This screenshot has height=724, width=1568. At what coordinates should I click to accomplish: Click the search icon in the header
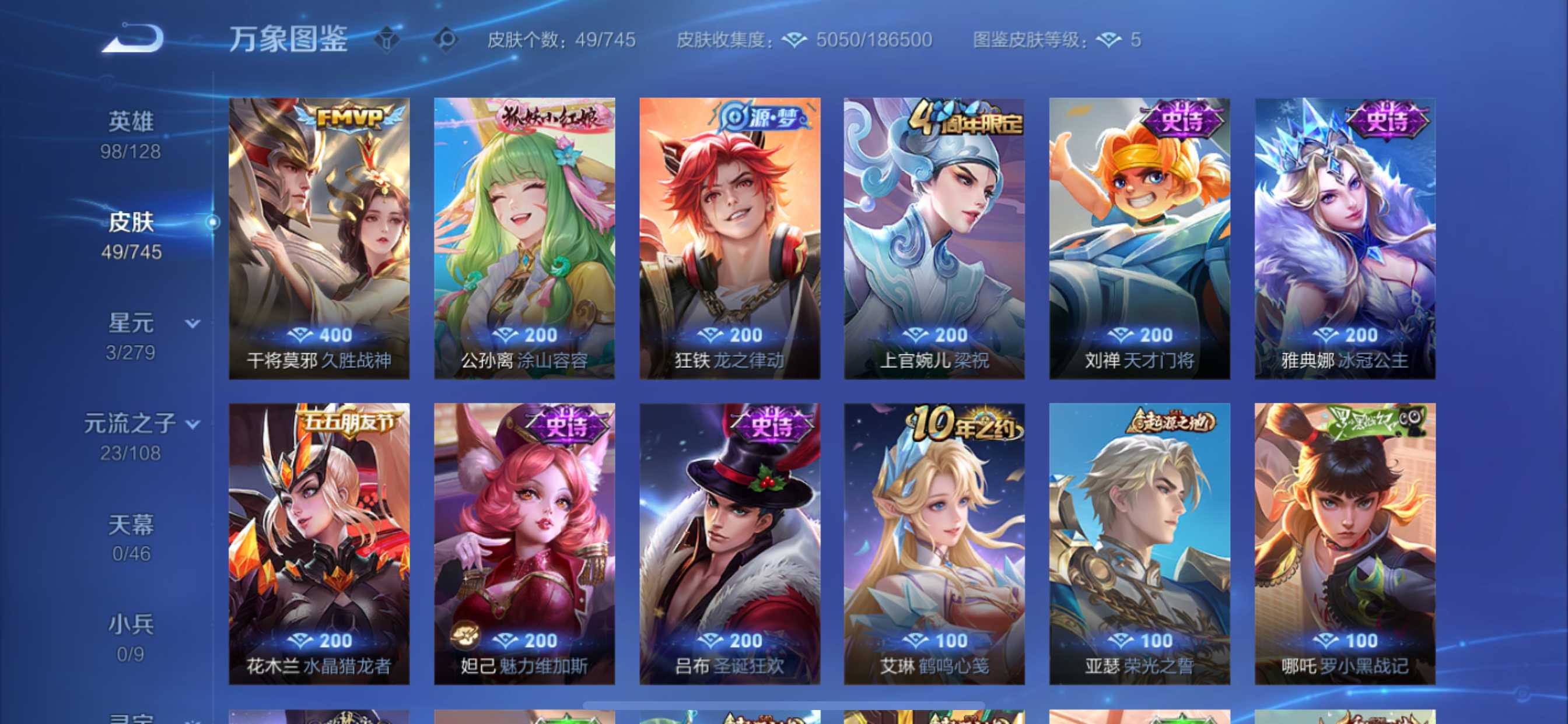tap(446, 40)
